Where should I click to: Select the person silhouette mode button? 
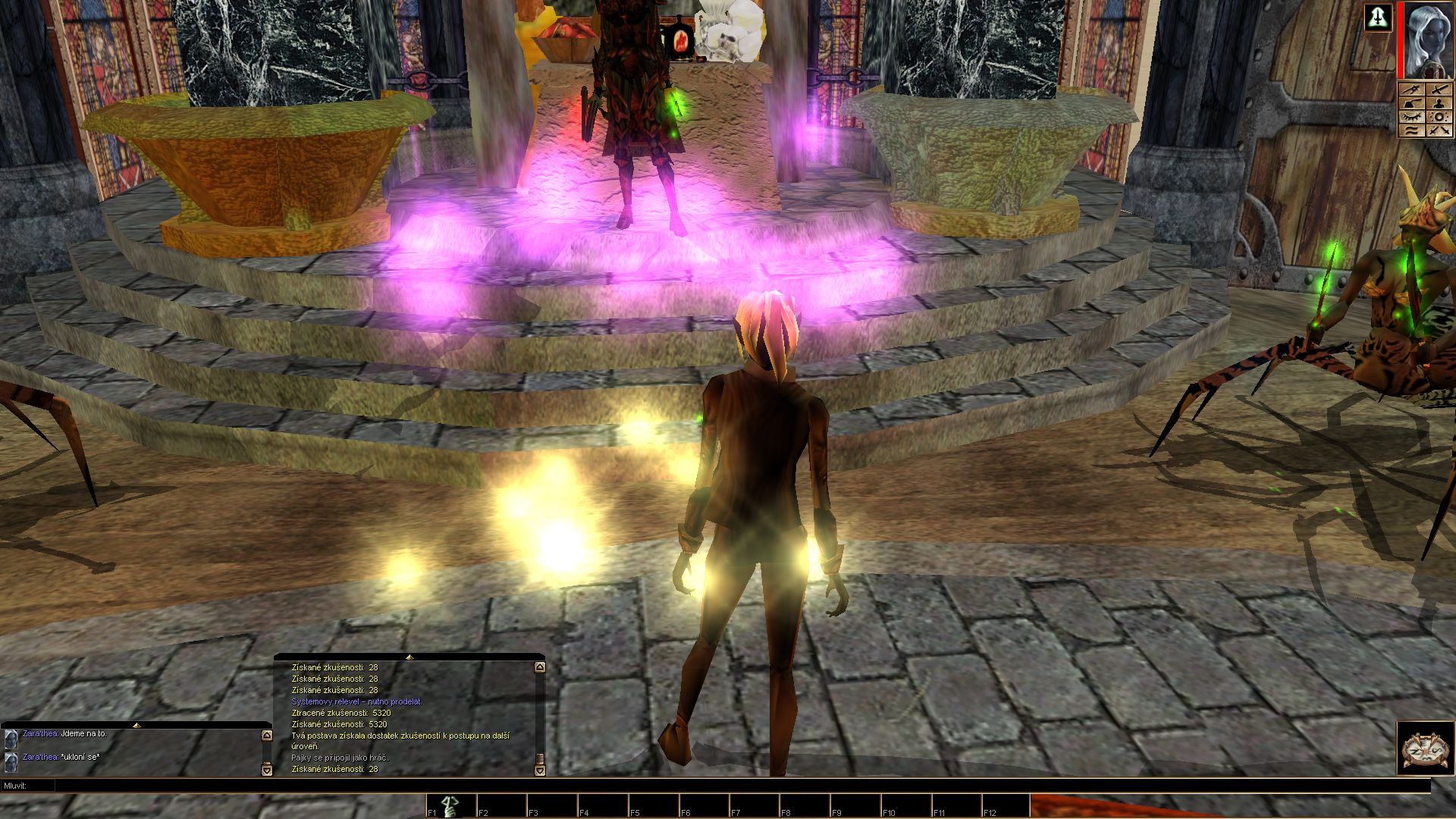pos(1439,104)
